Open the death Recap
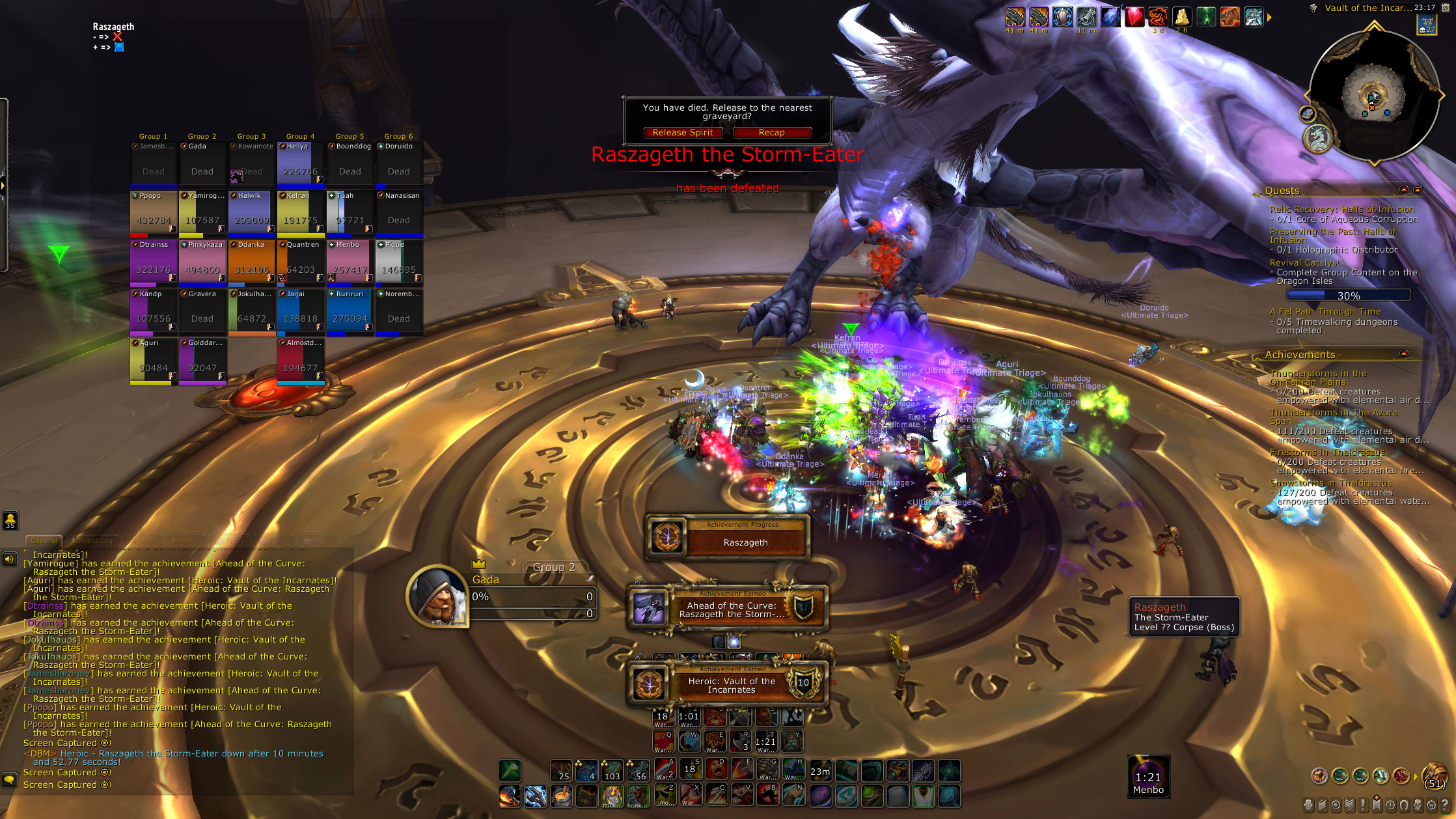The height and width of the screenshot is (819, 1456). (x=771, y=133)
